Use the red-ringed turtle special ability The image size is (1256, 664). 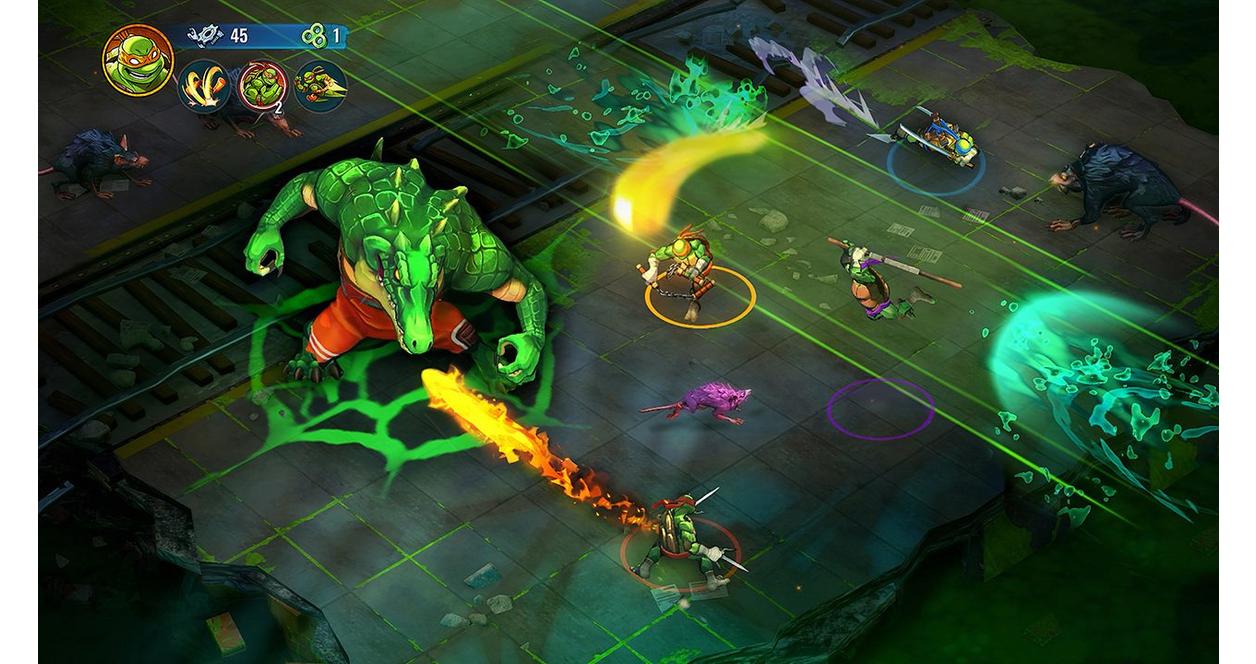point(264,86)
